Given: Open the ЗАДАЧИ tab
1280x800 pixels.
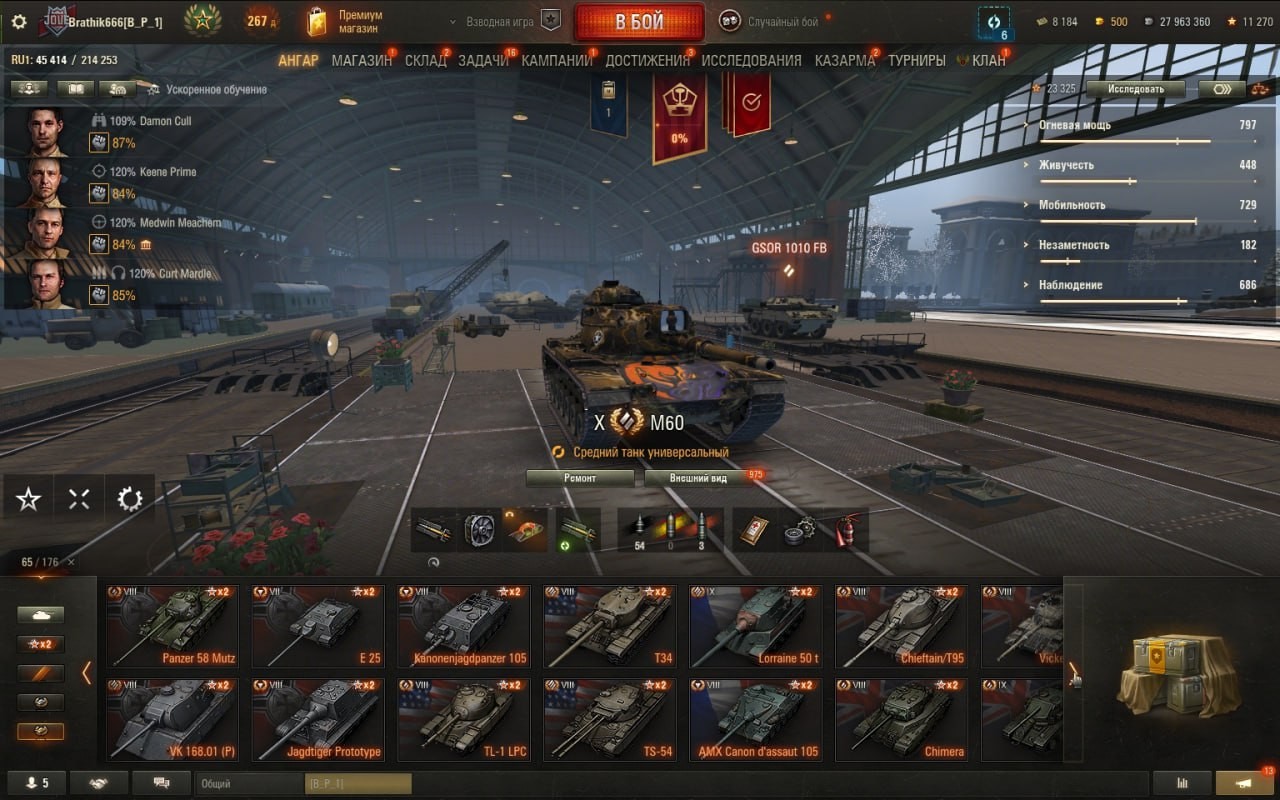Looking at the screenshot, I should pos(483,60).
